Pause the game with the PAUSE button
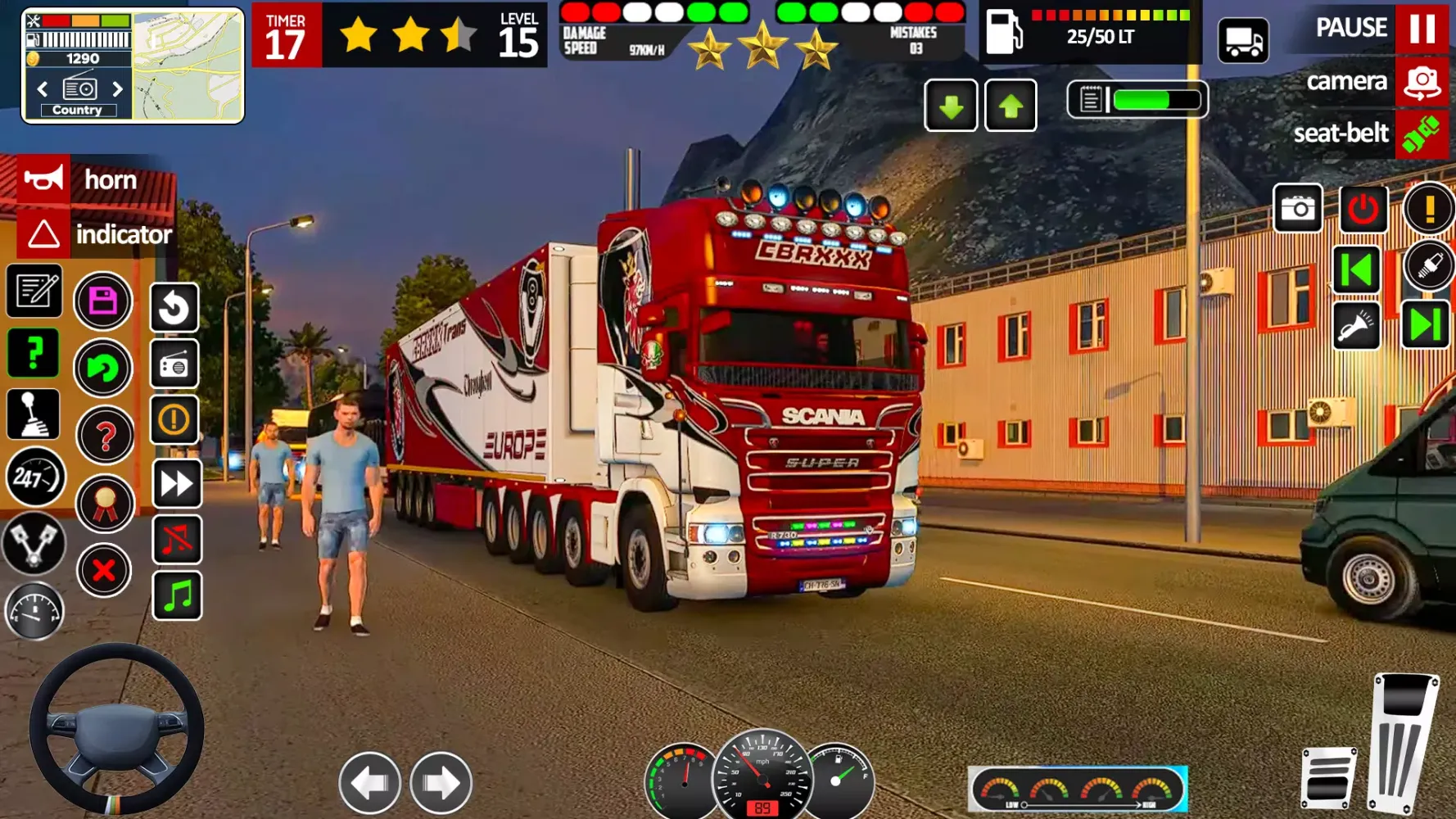 [1422, 28]
